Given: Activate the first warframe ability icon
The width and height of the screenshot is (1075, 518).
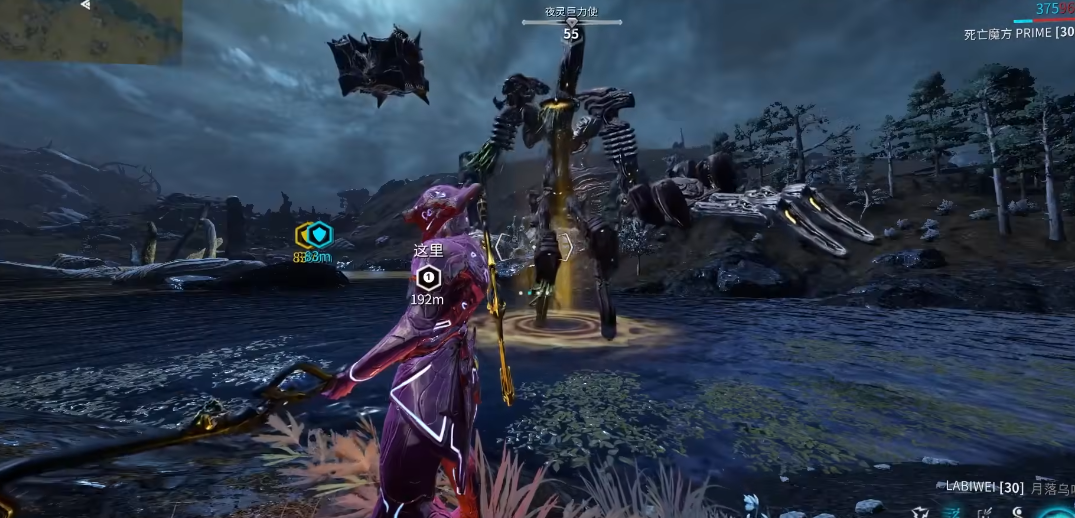Looking at the screenshot, I should [x=919, y=512].
